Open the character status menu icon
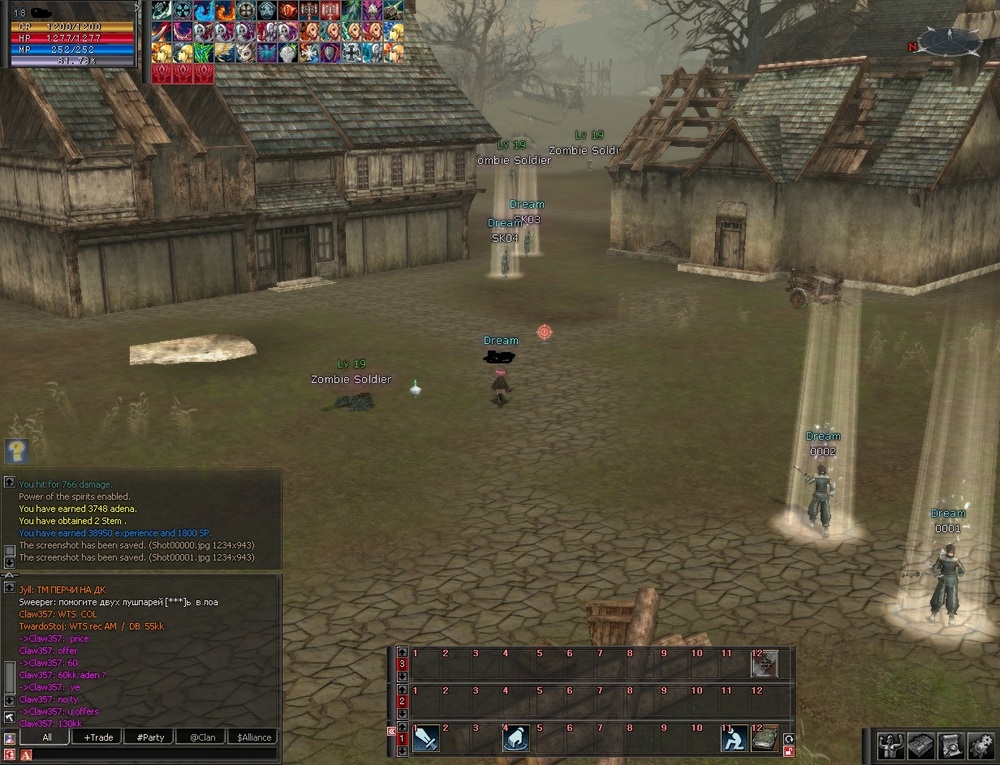The width and height of the screenshot is (1000, 765). tap(889, 744)
